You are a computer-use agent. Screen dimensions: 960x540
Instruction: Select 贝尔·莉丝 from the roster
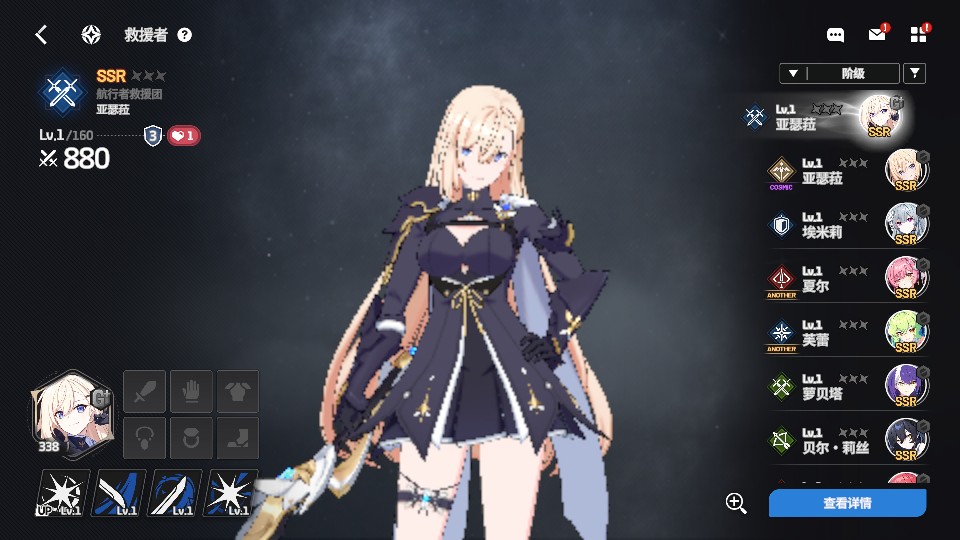coord(846,440)
